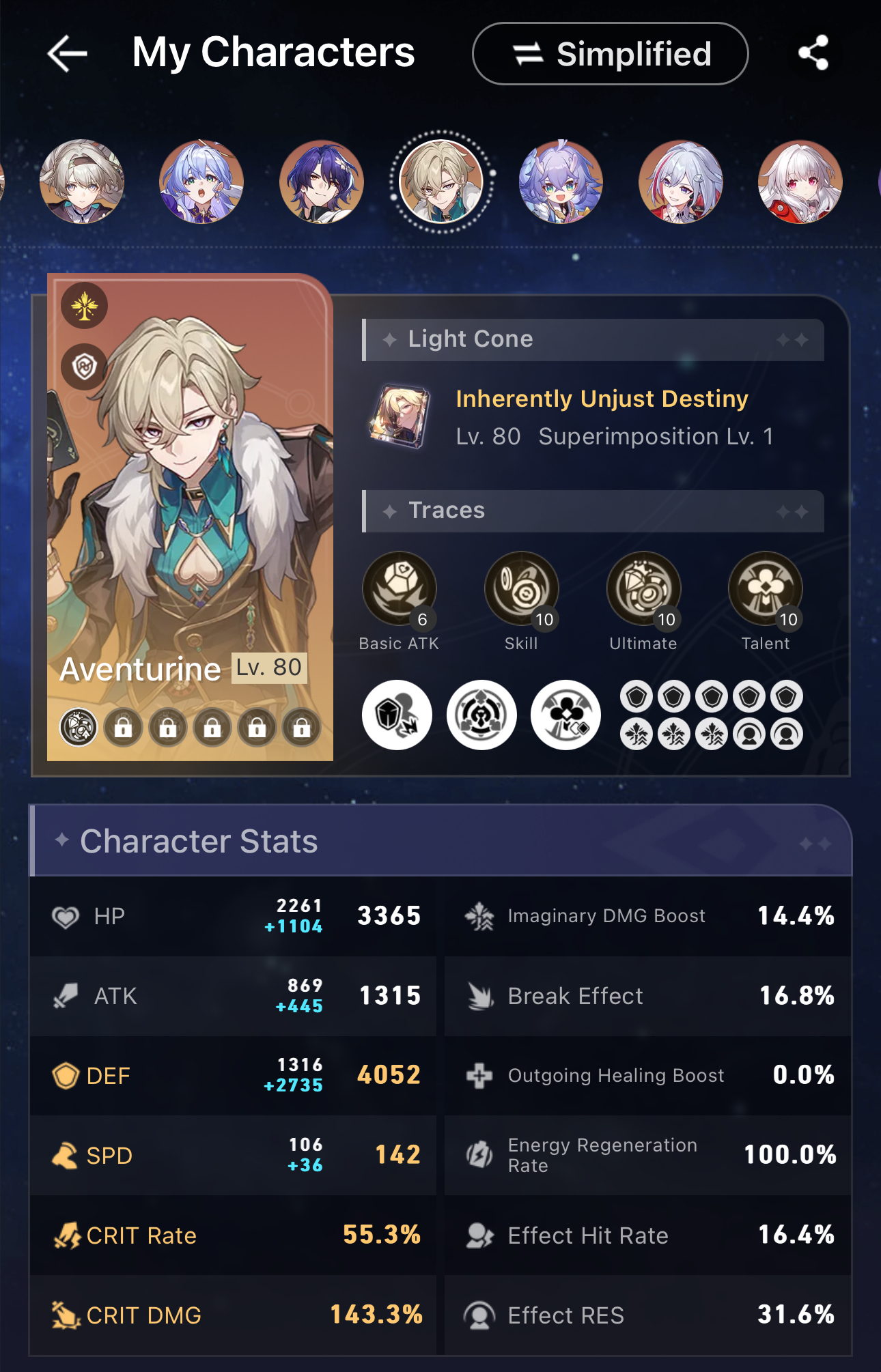Collapse the Traces section header
Image resolution: width=881 pixels, height=1372 pixels.
point(591,511)
